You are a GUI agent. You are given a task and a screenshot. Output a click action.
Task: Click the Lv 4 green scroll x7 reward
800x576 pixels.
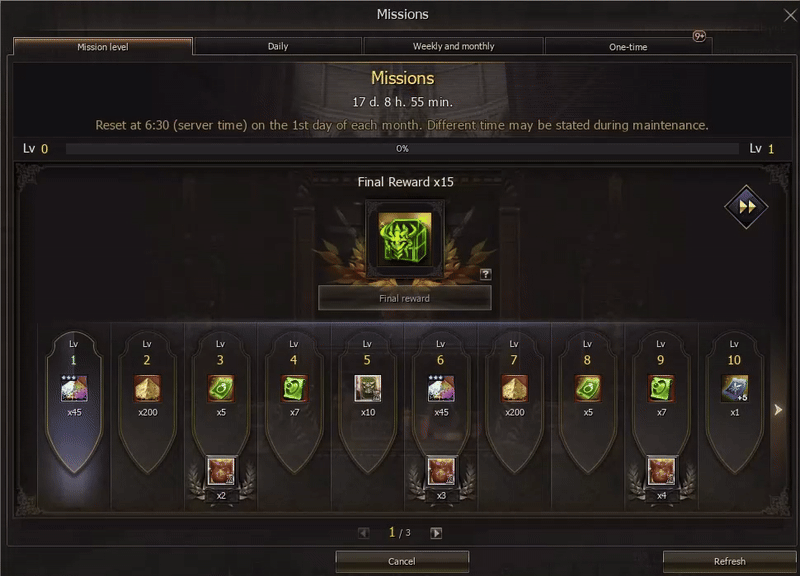click(294, 388)
